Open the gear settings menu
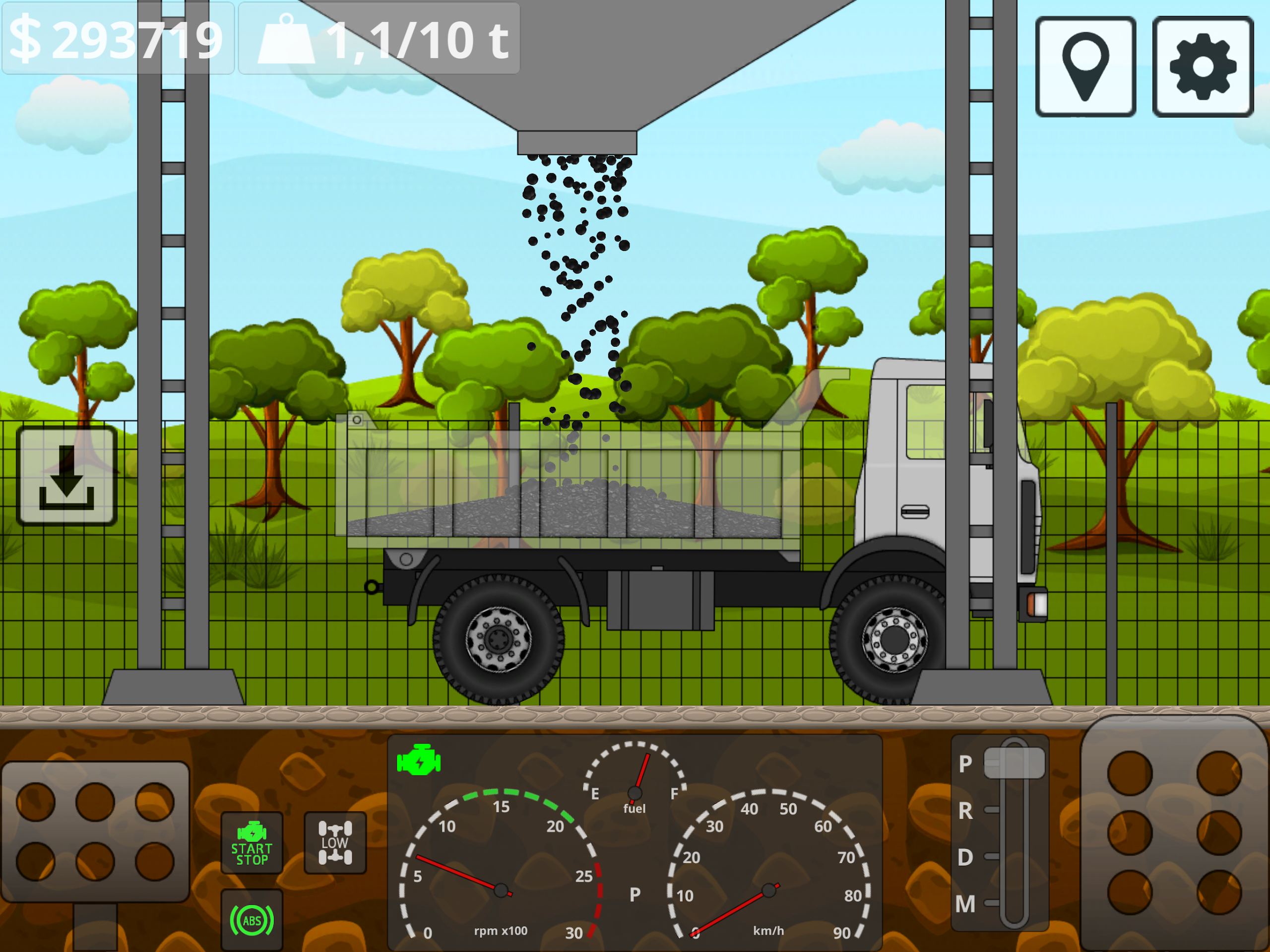The image size is (1270, 952). tap(1202, 66)
